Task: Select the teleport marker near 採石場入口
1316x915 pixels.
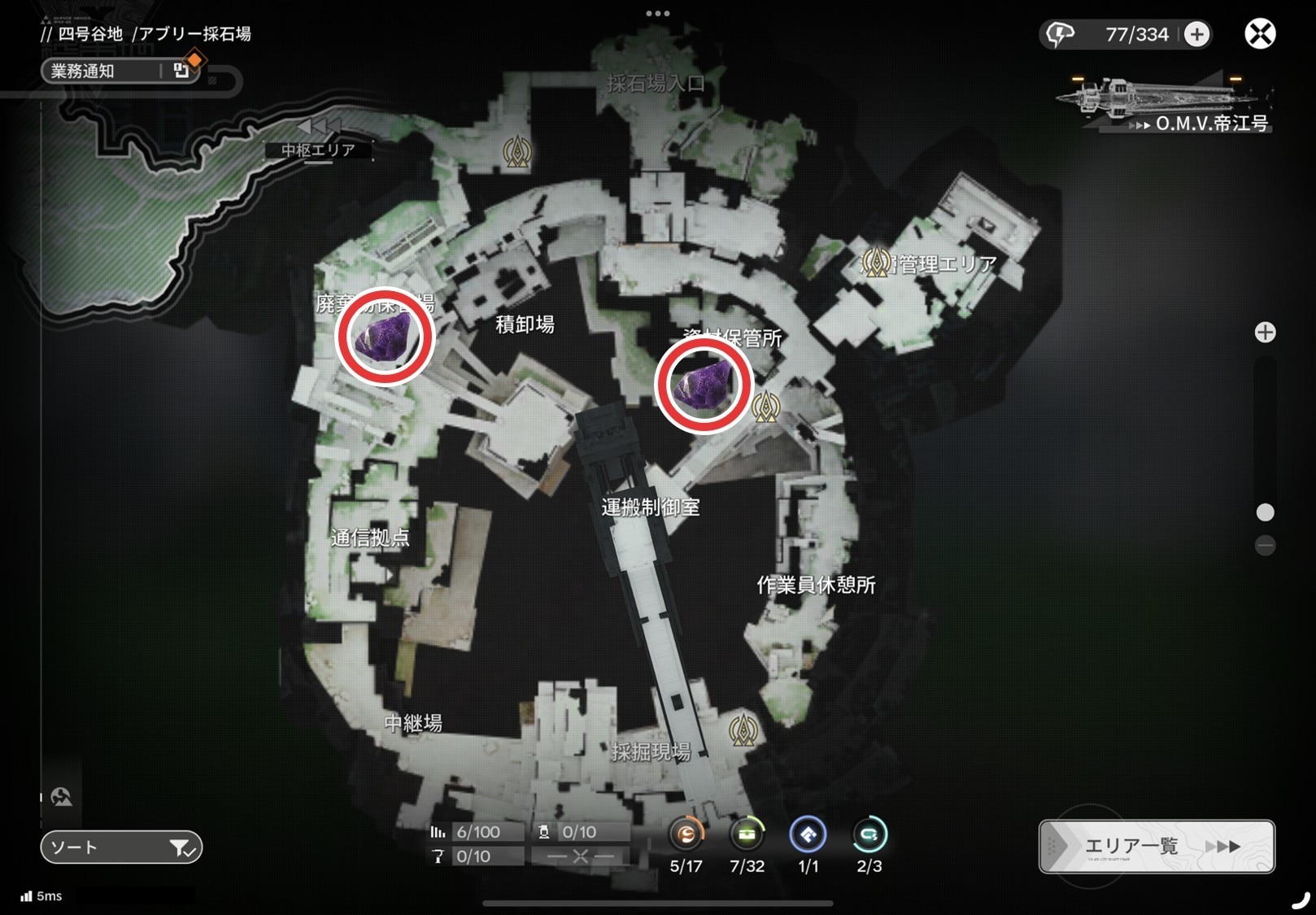Action: (x=517, y=151)
